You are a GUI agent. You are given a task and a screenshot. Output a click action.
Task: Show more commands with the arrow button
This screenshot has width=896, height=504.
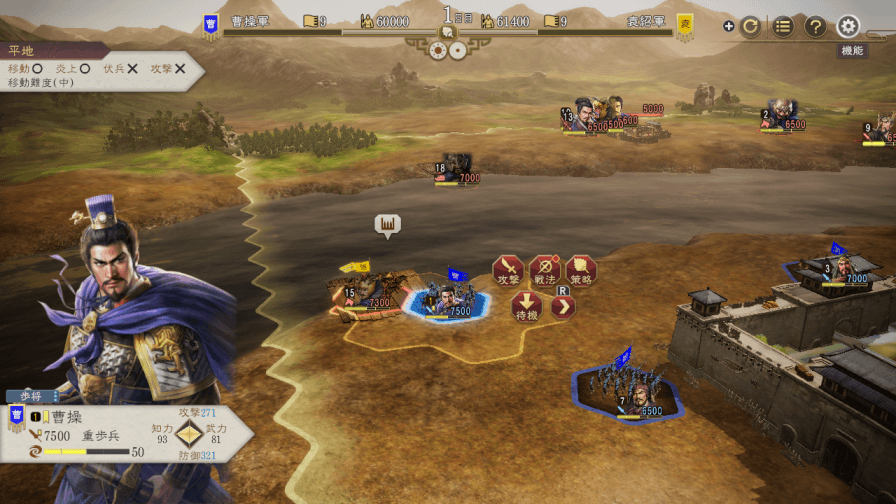(563, 306)
